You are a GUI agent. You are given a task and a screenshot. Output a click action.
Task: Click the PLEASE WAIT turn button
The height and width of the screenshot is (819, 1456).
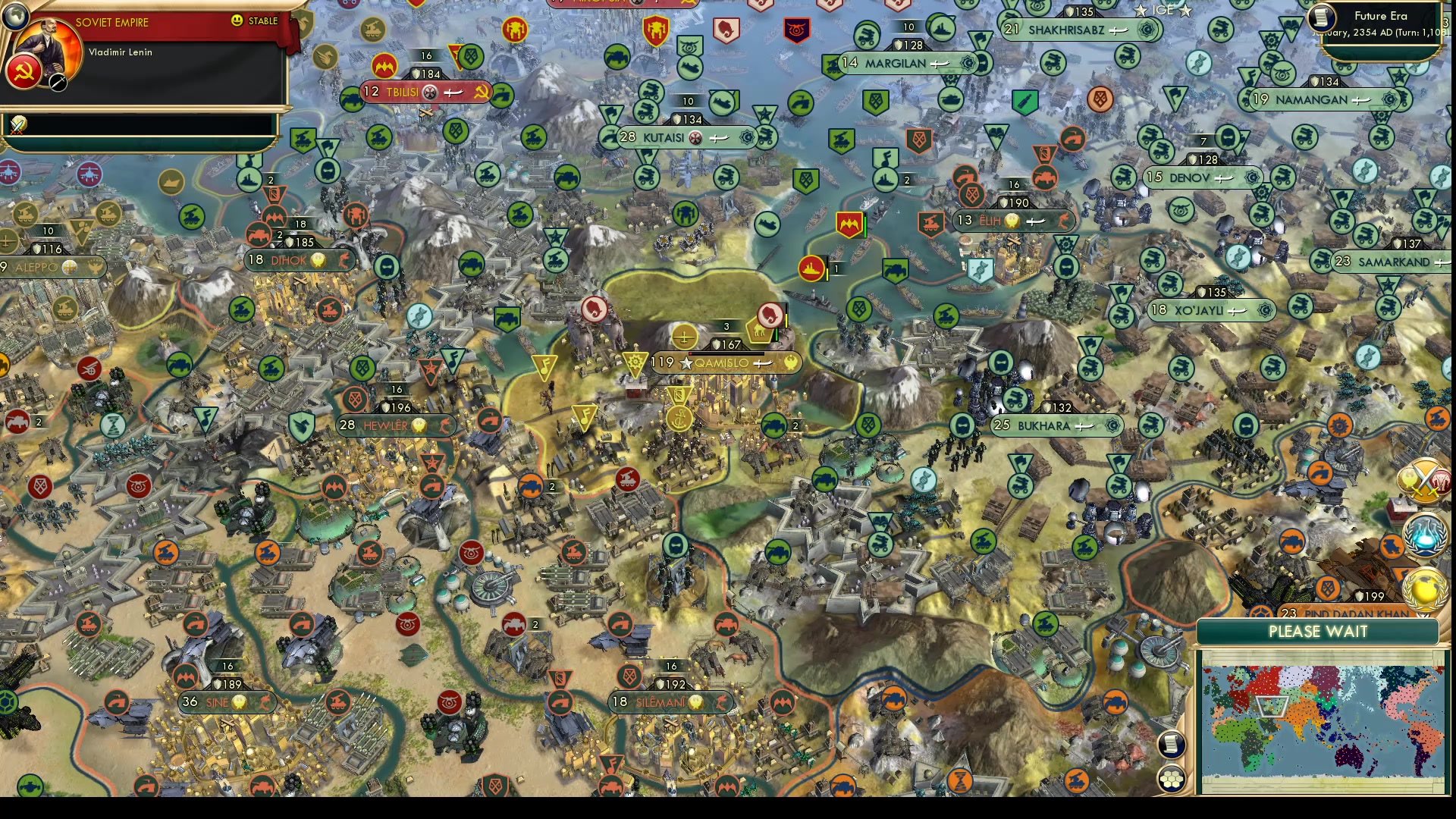pos(1317,632)
